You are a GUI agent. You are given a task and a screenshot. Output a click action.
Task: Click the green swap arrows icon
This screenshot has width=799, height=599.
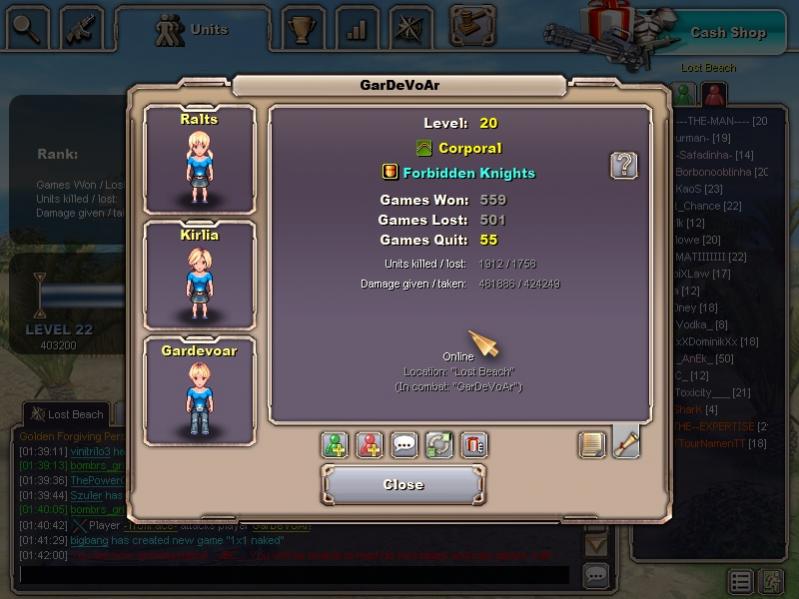click(439, 445)
